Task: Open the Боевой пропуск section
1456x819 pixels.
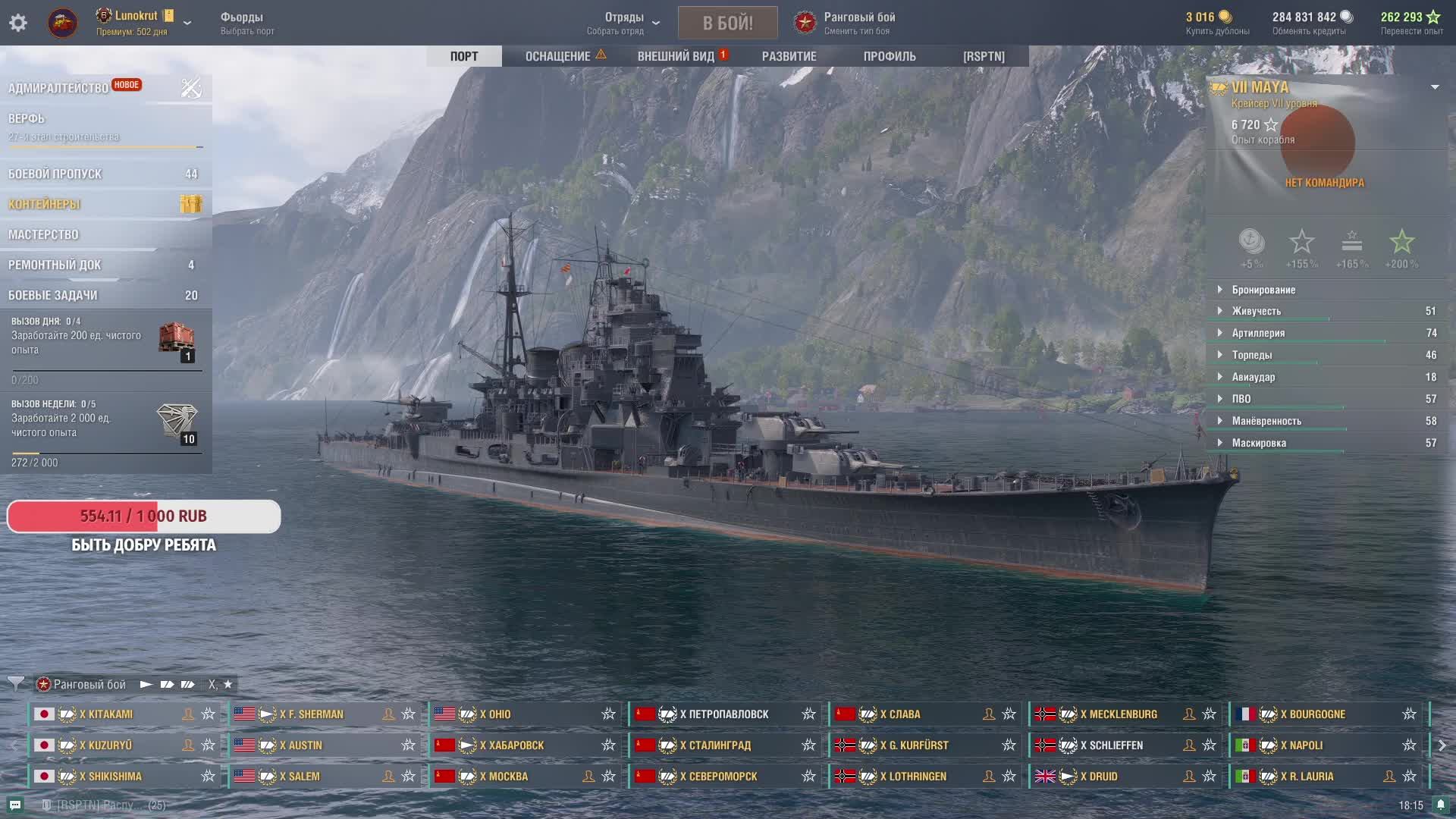Action: [x=55, y=174]
